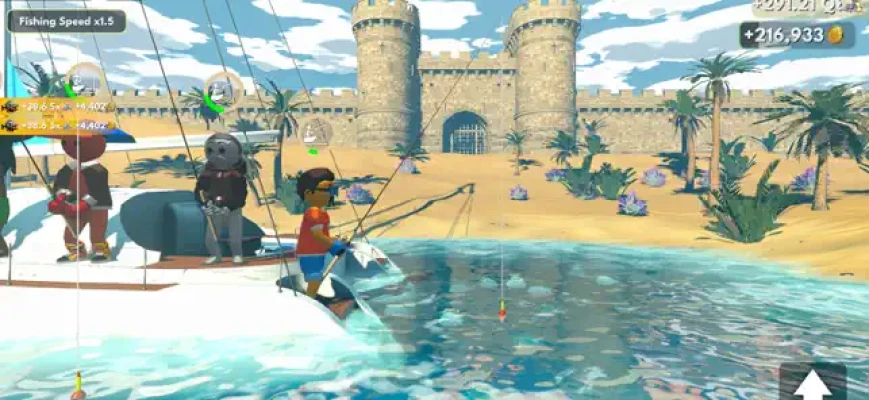Screen dimensions: 869x400
Task: Tap the white up-arrow button
Action: [813, 383]
